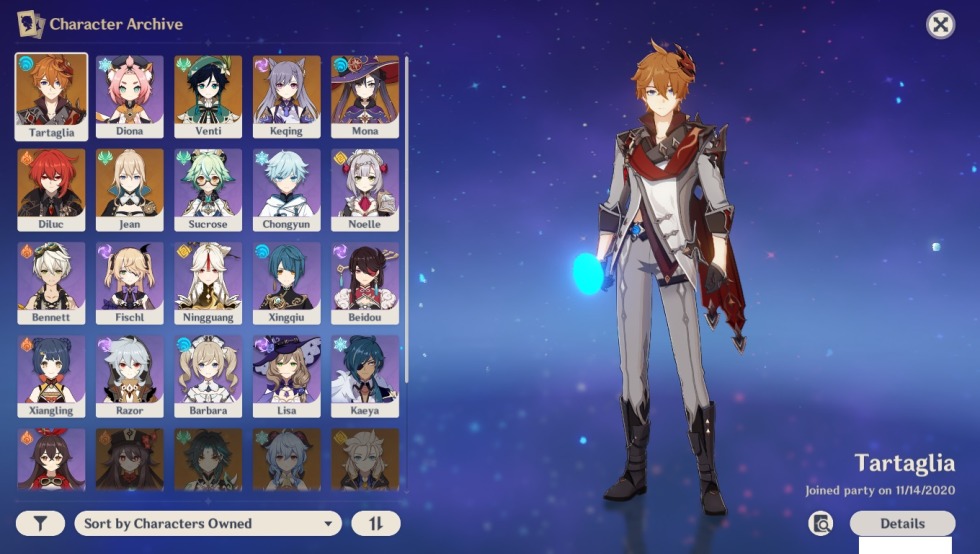Click the magnifier preview icon beside Details
980x554 pixels.
pos(821,523)
